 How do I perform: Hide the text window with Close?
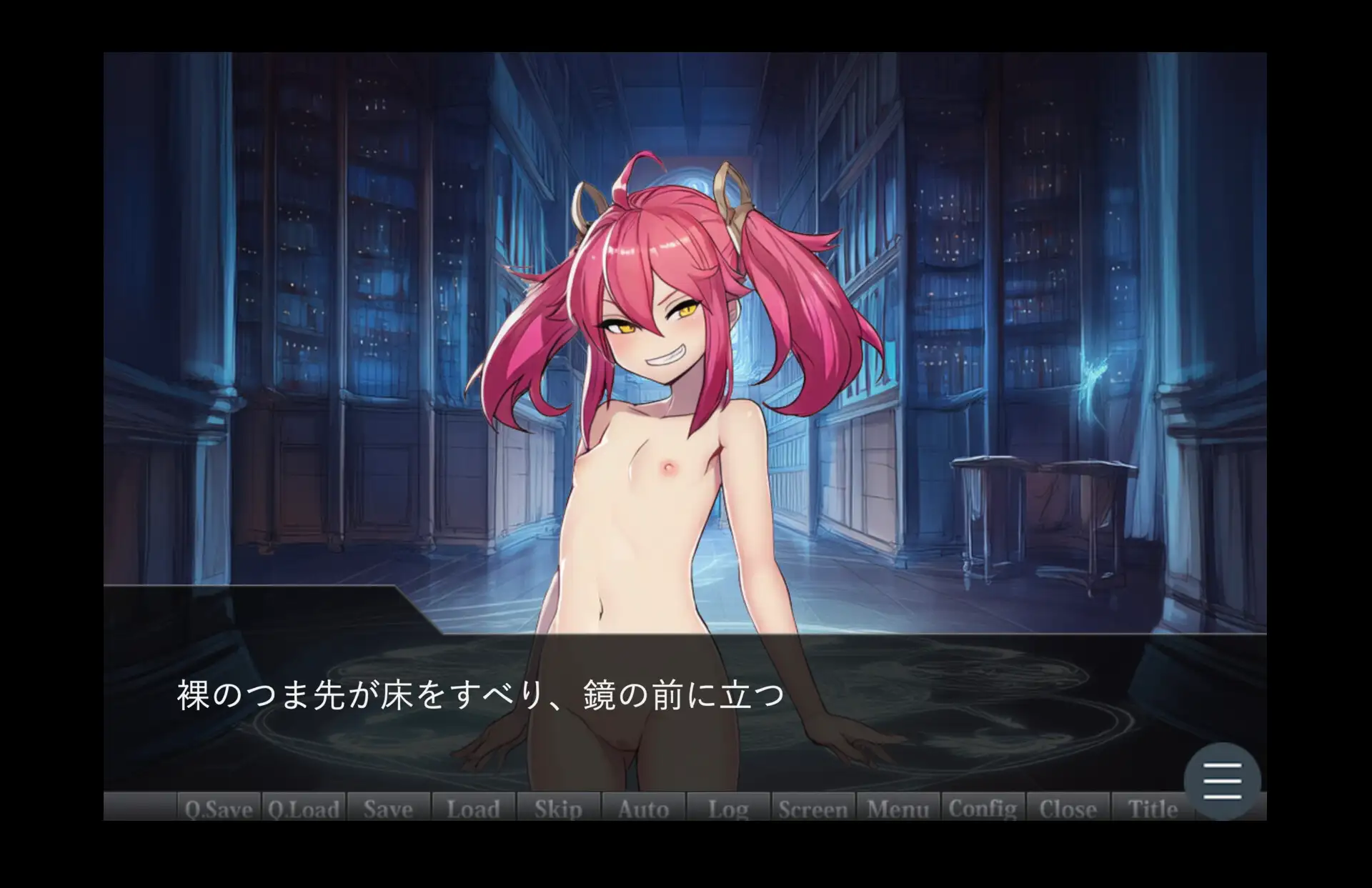(x=1068, y=808)
